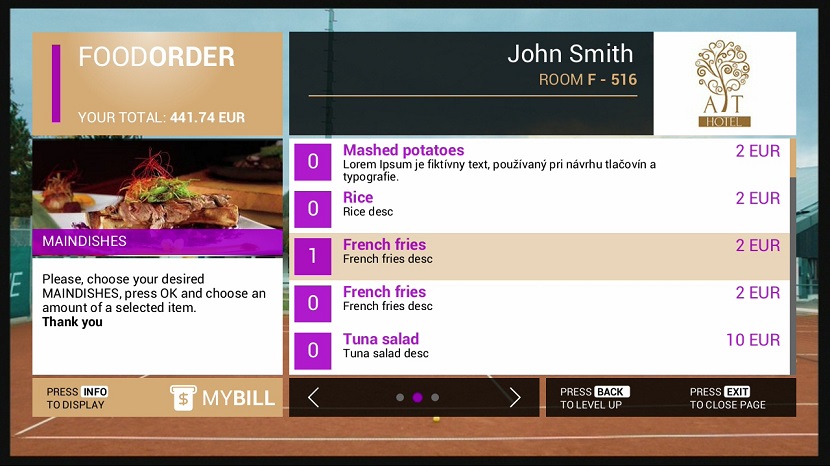The image size is (830, 466).
Task: Click the Tuna salad quantity box
Action: tap(312, 350)
